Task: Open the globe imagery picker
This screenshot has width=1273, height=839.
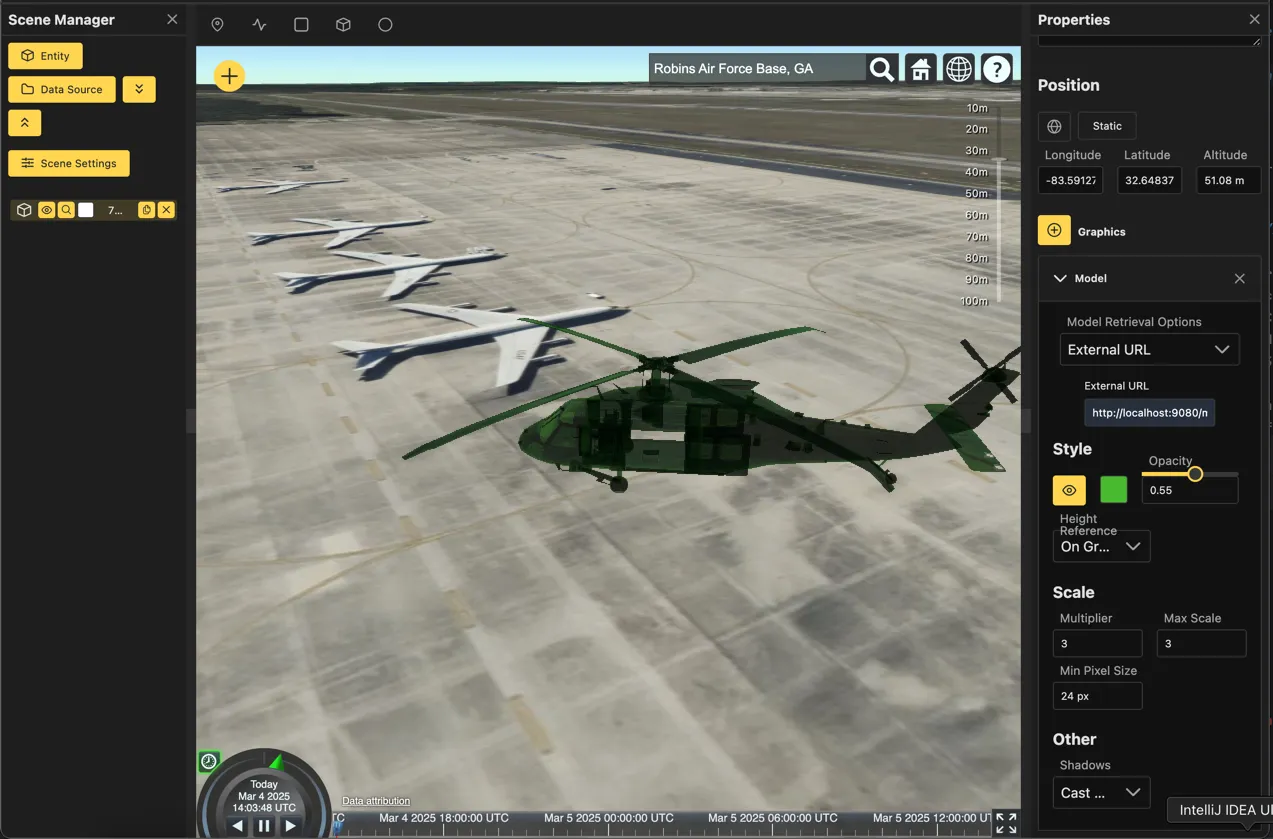Action: click(958, 69)
